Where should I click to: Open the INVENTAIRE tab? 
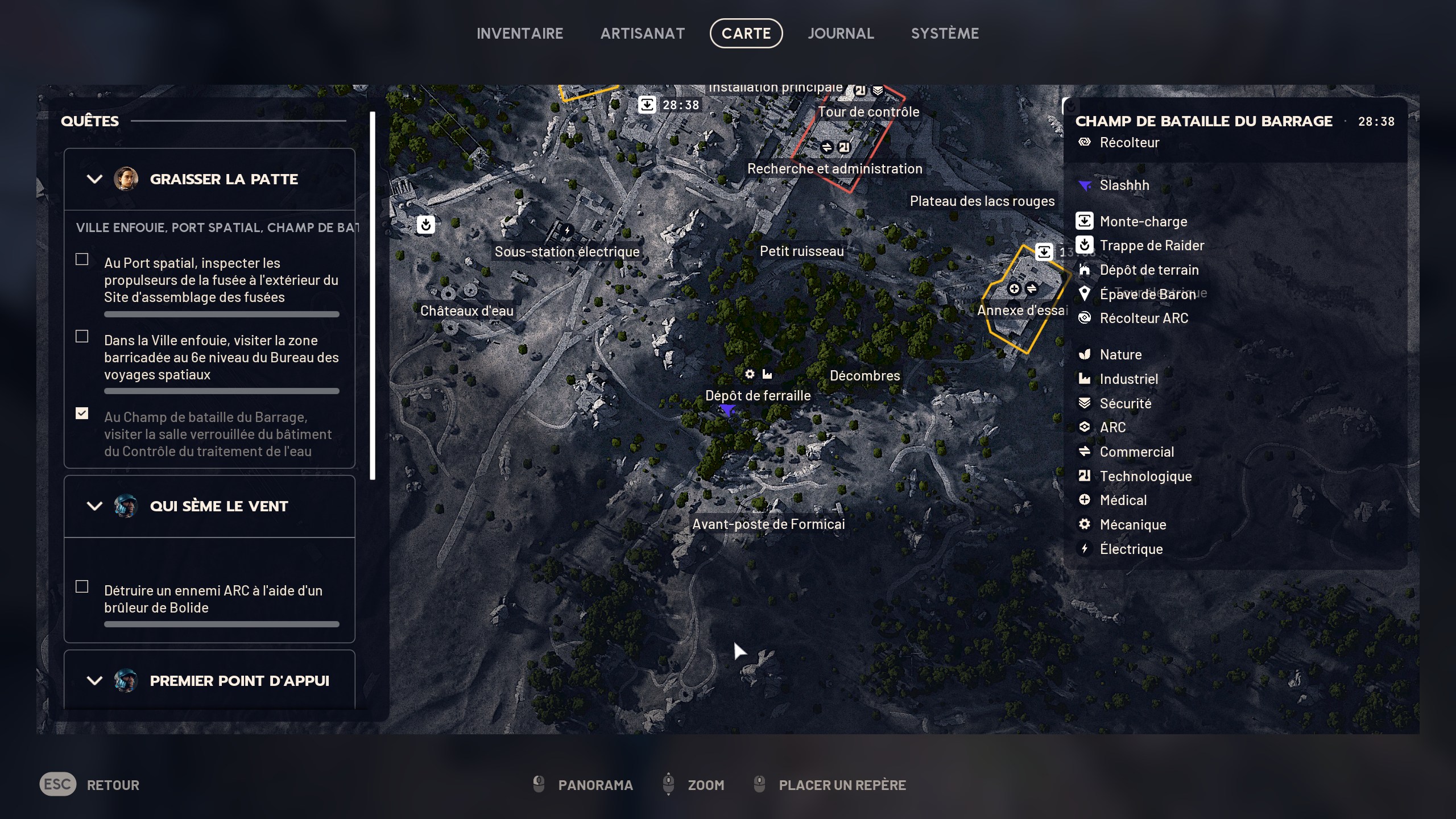(520, 33)
